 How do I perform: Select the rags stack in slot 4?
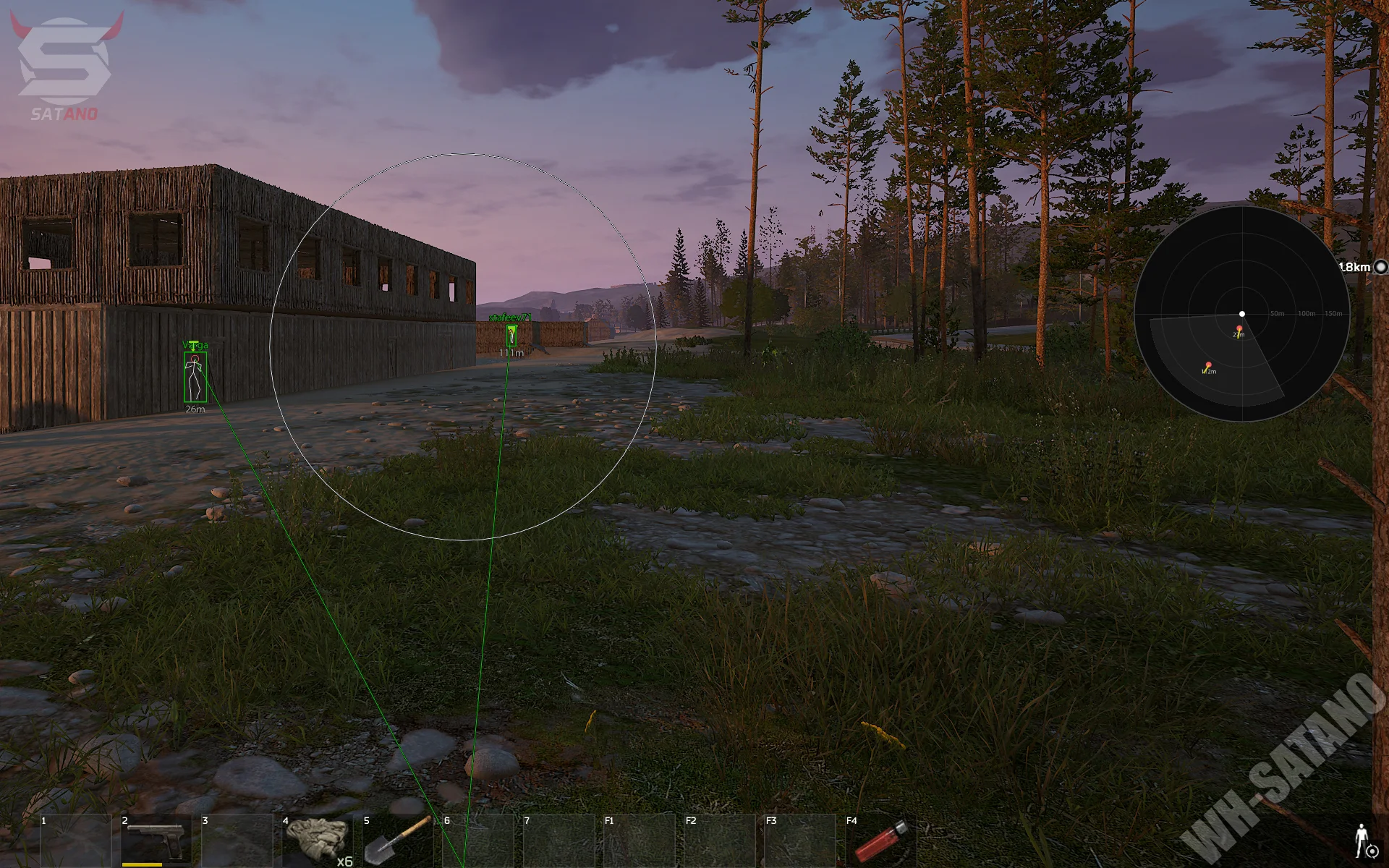[315, 839]
